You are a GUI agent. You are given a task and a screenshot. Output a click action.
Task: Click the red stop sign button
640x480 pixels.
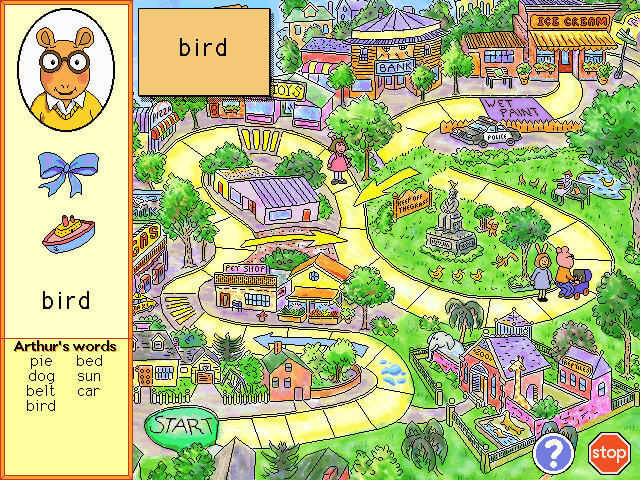(x=608, y=453)
